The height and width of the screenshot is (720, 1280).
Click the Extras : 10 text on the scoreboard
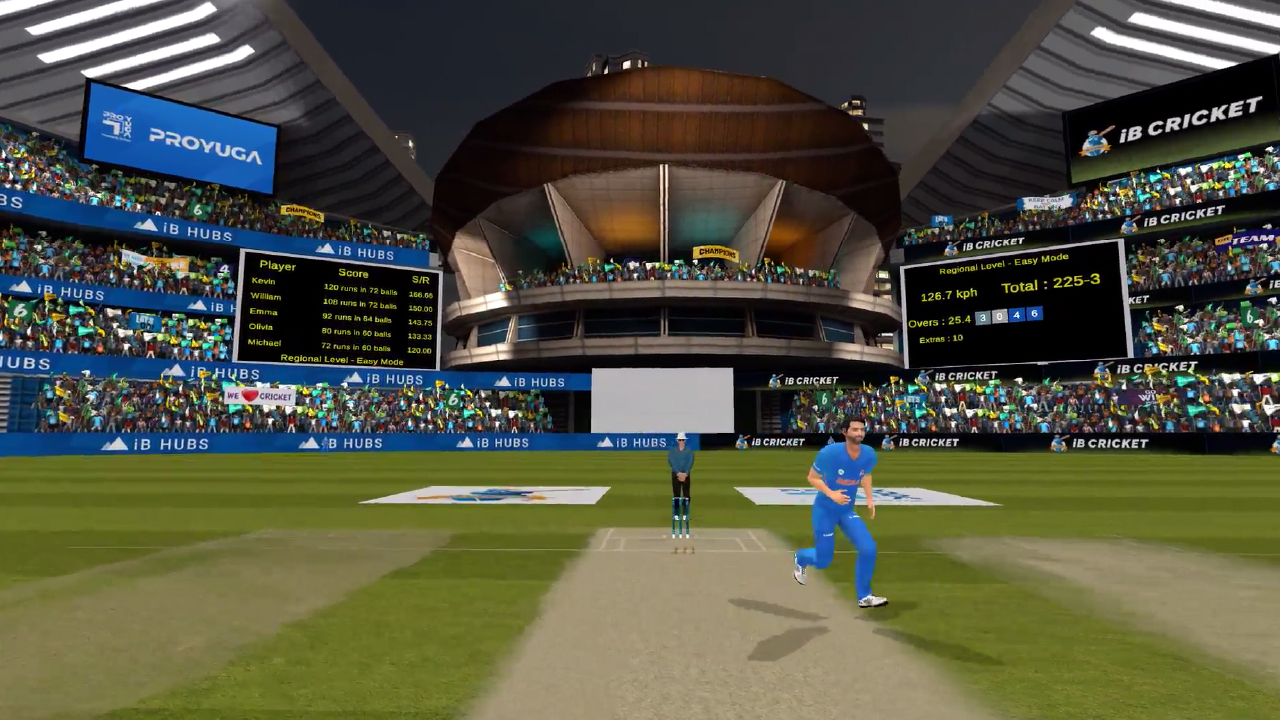click(x=940, y=338)
